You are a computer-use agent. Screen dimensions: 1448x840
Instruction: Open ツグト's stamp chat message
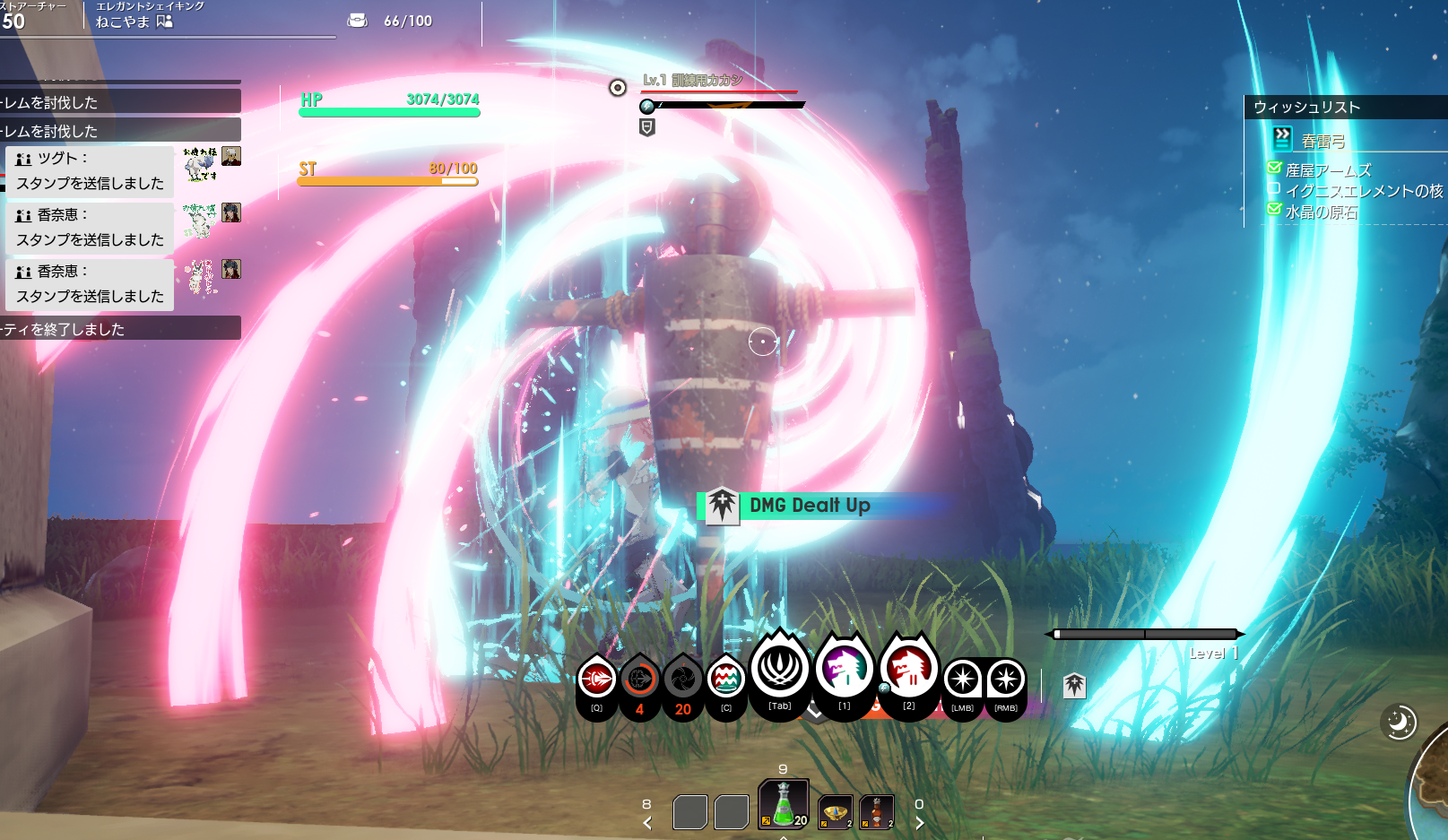[x=90, y=171]
